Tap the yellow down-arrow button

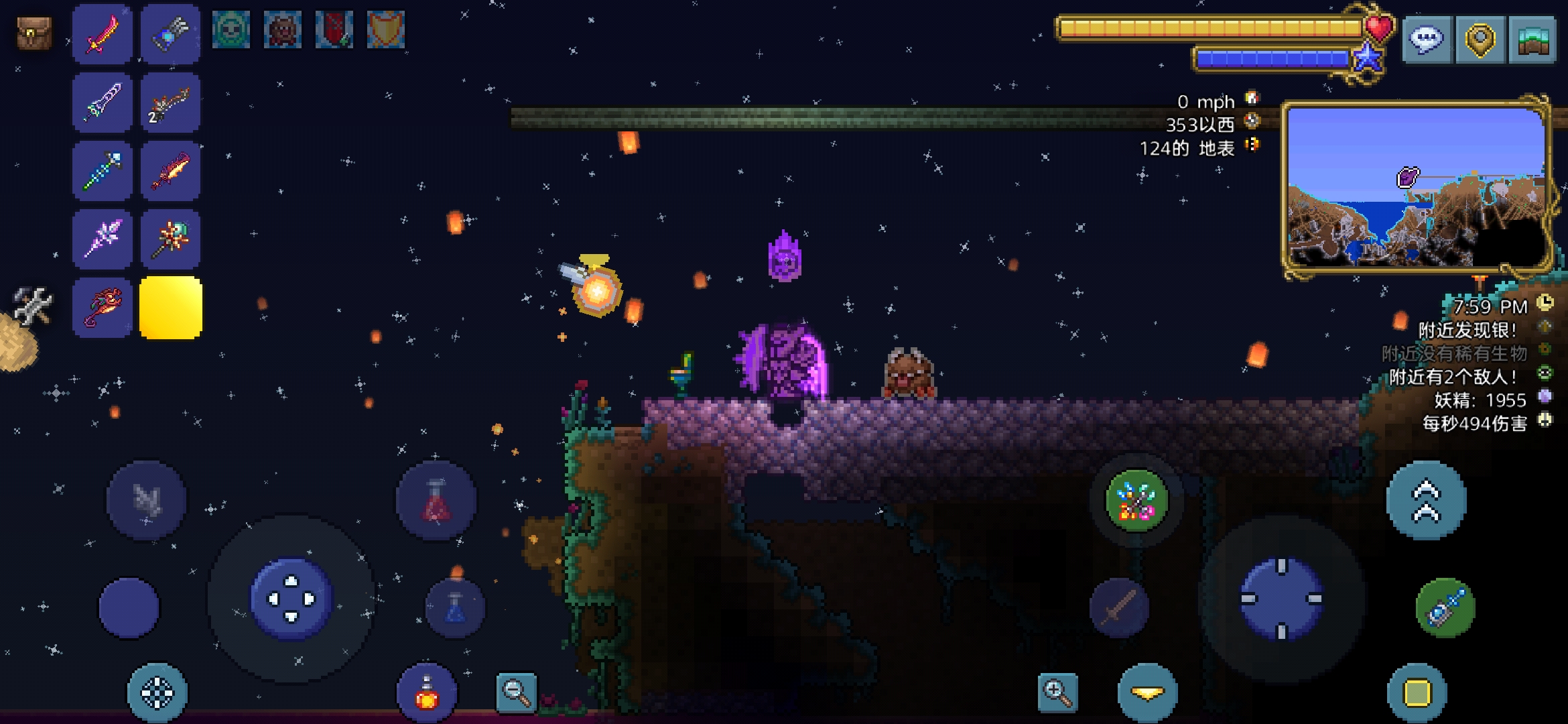click(1147, 693)
